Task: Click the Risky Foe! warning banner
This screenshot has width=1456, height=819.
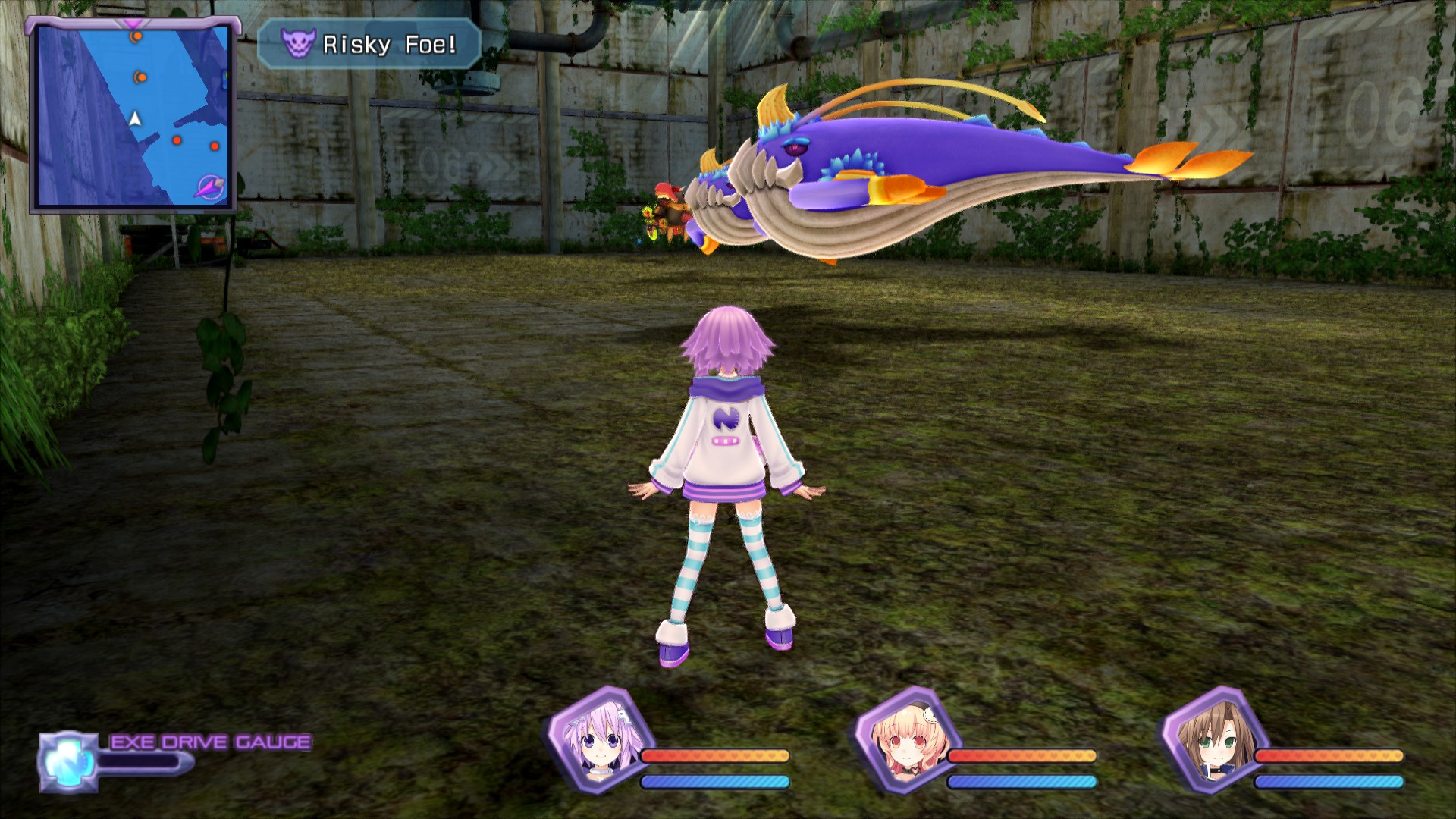Action: click(x=369, y=45)
